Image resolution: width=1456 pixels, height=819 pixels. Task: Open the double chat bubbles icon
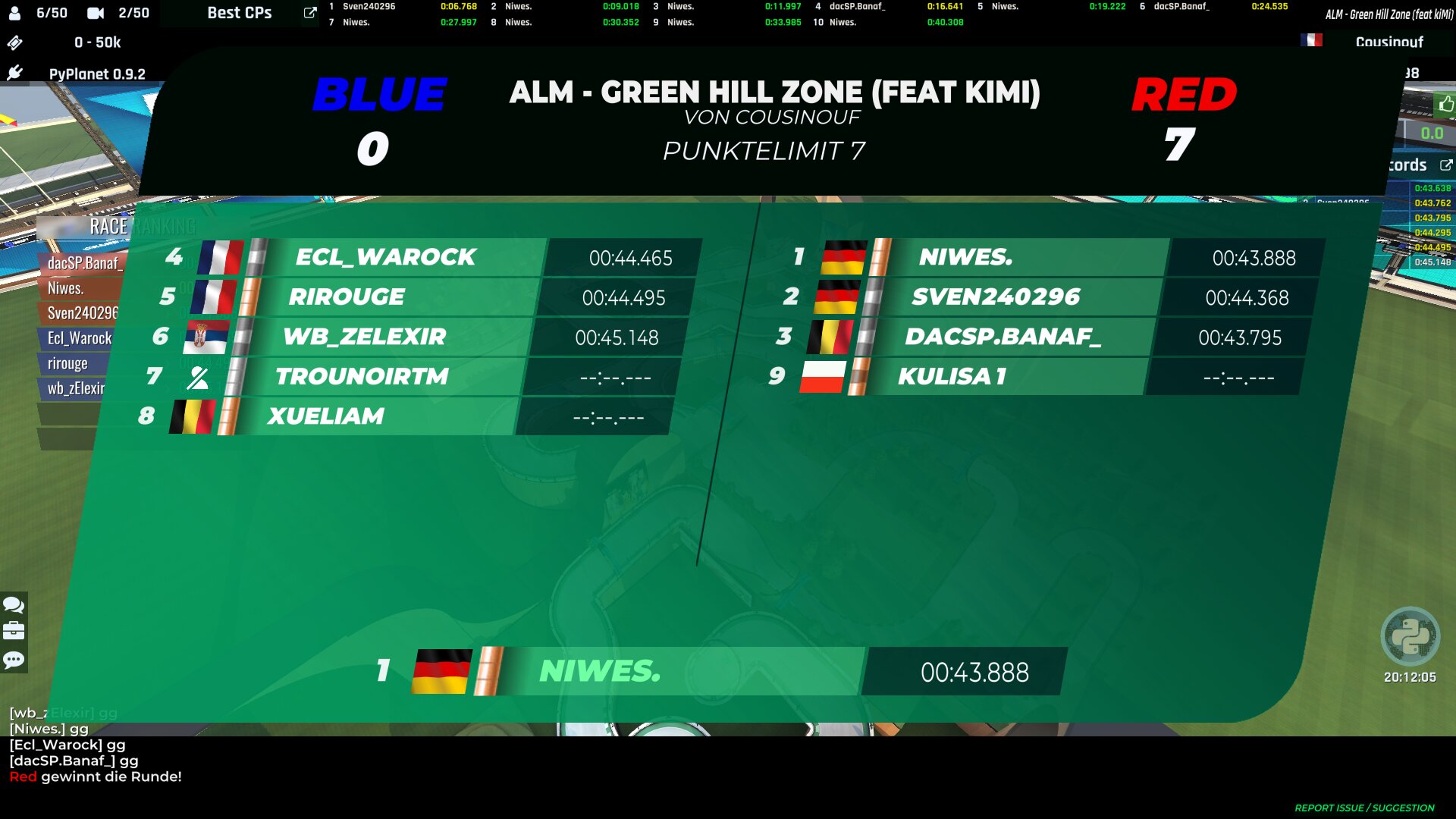14,605
